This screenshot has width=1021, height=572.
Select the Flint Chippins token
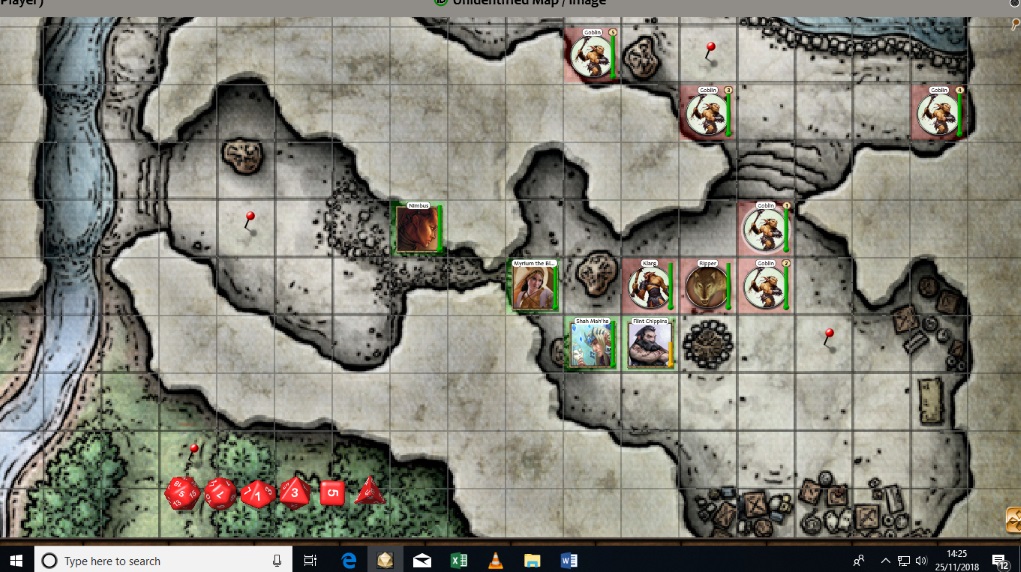pyautogui.click(x=648, y=345)
